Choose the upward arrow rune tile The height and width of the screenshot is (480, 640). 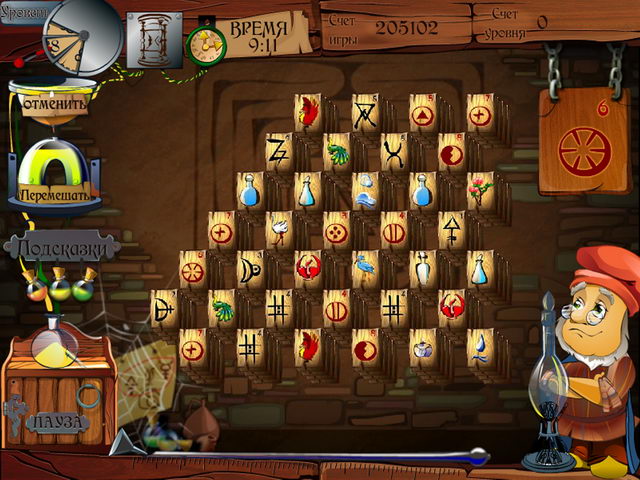point(452,229)
